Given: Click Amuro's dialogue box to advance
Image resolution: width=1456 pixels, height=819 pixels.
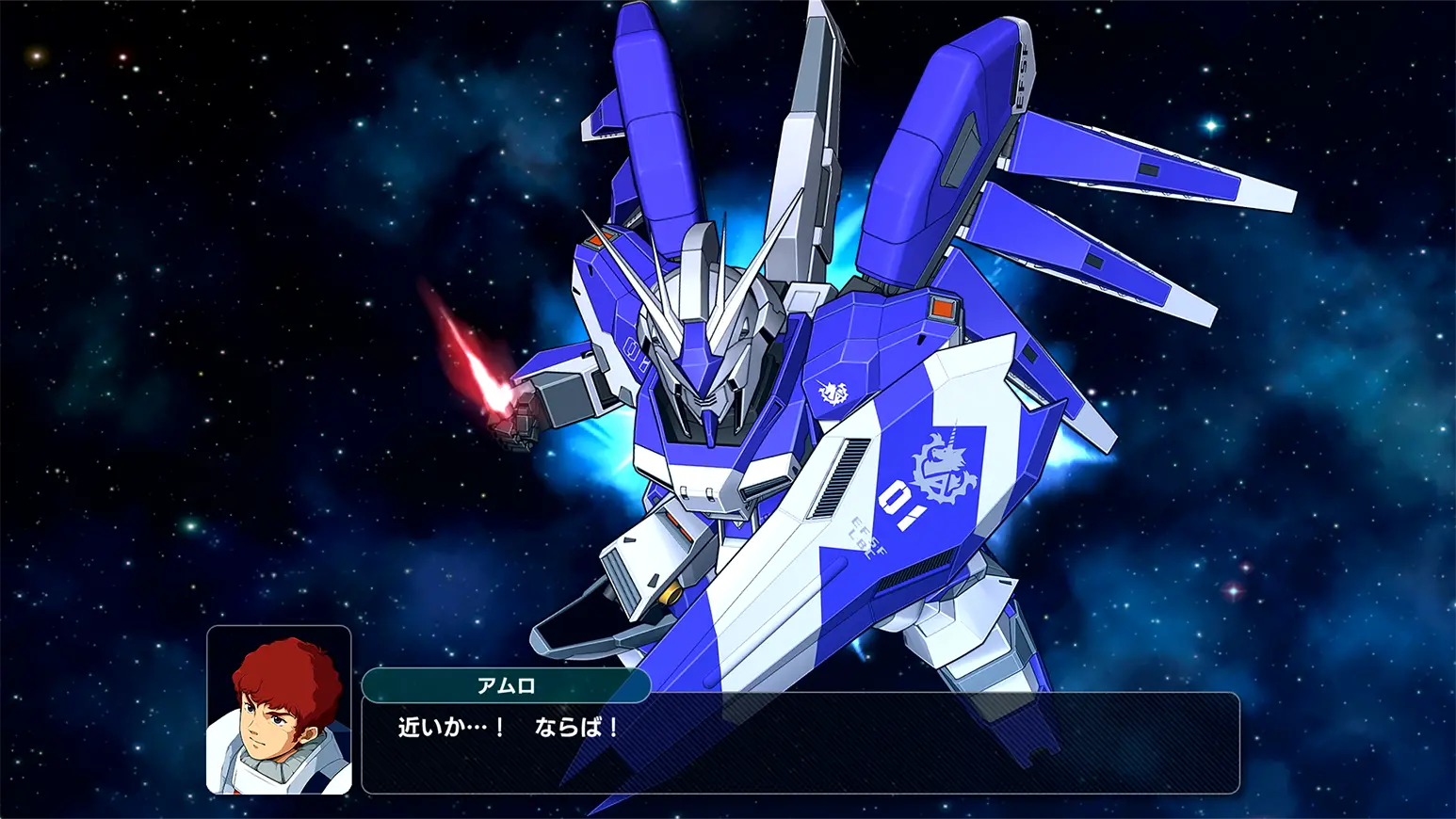Looking at the screenshot, I should 801,744.
